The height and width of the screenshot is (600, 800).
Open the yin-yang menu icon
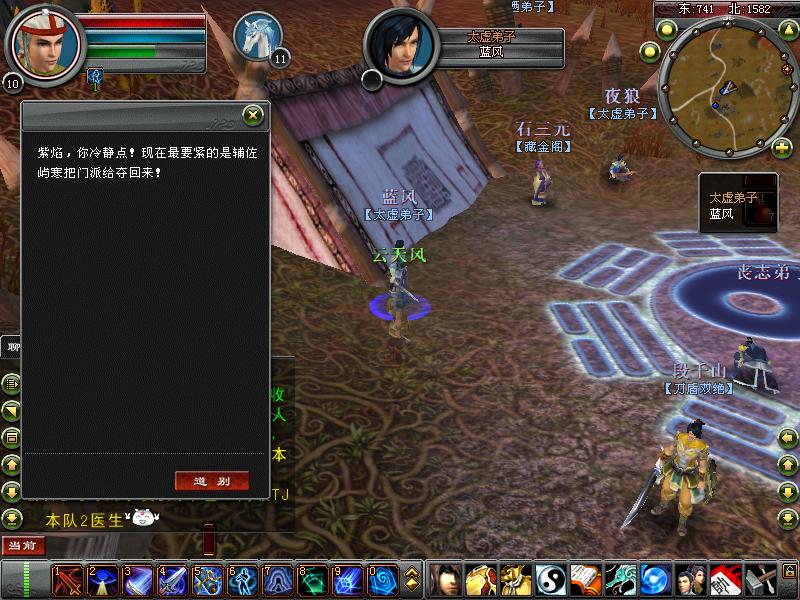pos(550,580)
